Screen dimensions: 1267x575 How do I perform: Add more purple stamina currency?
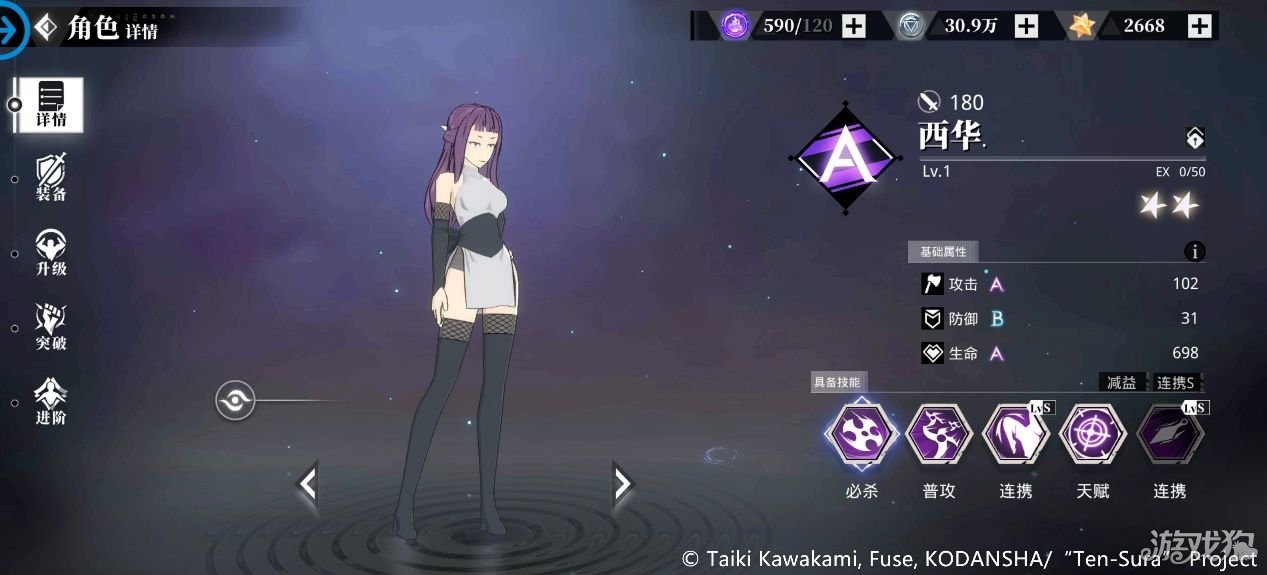tap(853, 26)
